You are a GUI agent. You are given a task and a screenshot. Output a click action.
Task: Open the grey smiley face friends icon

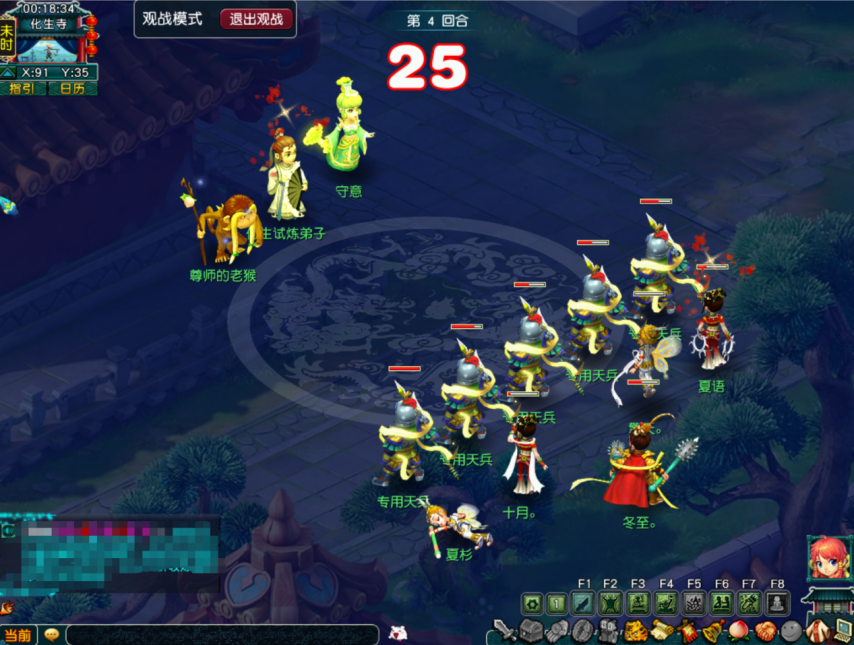pyautogui.click(x=791, y=631)
